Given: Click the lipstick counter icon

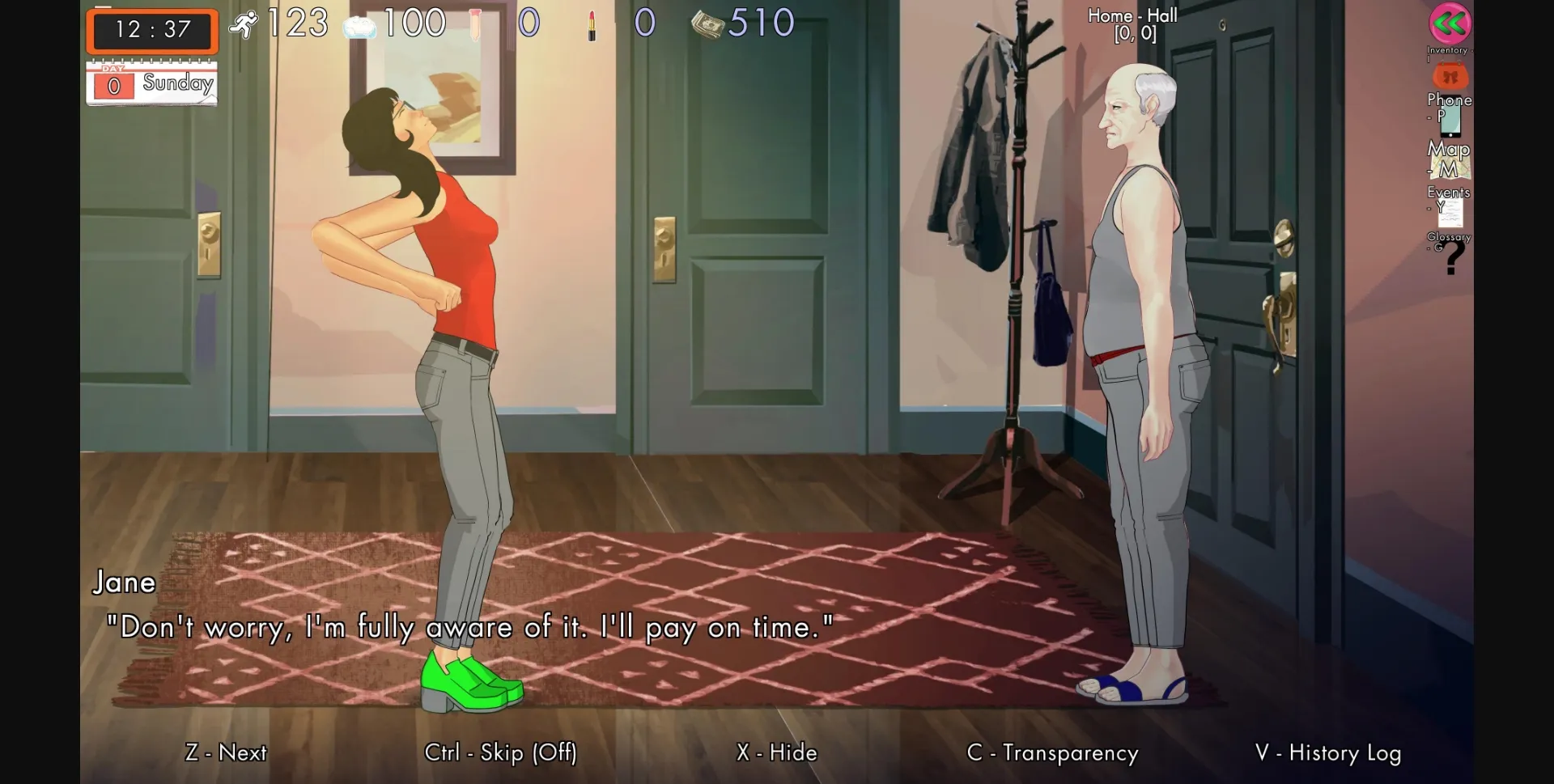Looking at the screenshot, I should click(596, 22).
